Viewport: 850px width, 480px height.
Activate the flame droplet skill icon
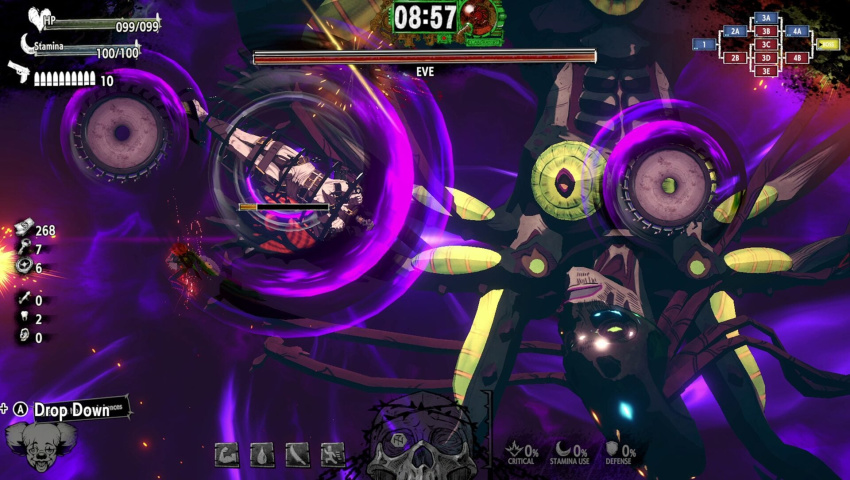[x=262, y=455]
